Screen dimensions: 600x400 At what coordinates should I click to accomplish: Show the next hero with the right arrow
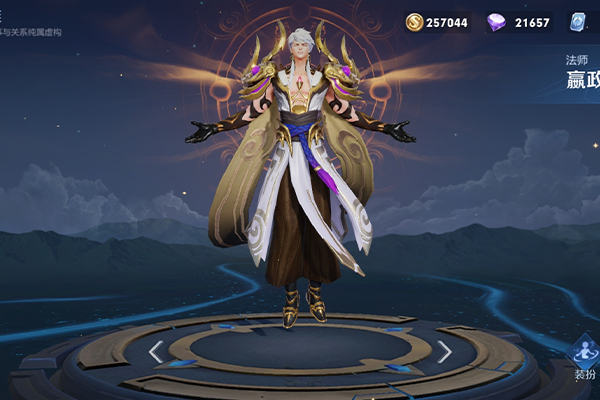click(x=444, y=351)
